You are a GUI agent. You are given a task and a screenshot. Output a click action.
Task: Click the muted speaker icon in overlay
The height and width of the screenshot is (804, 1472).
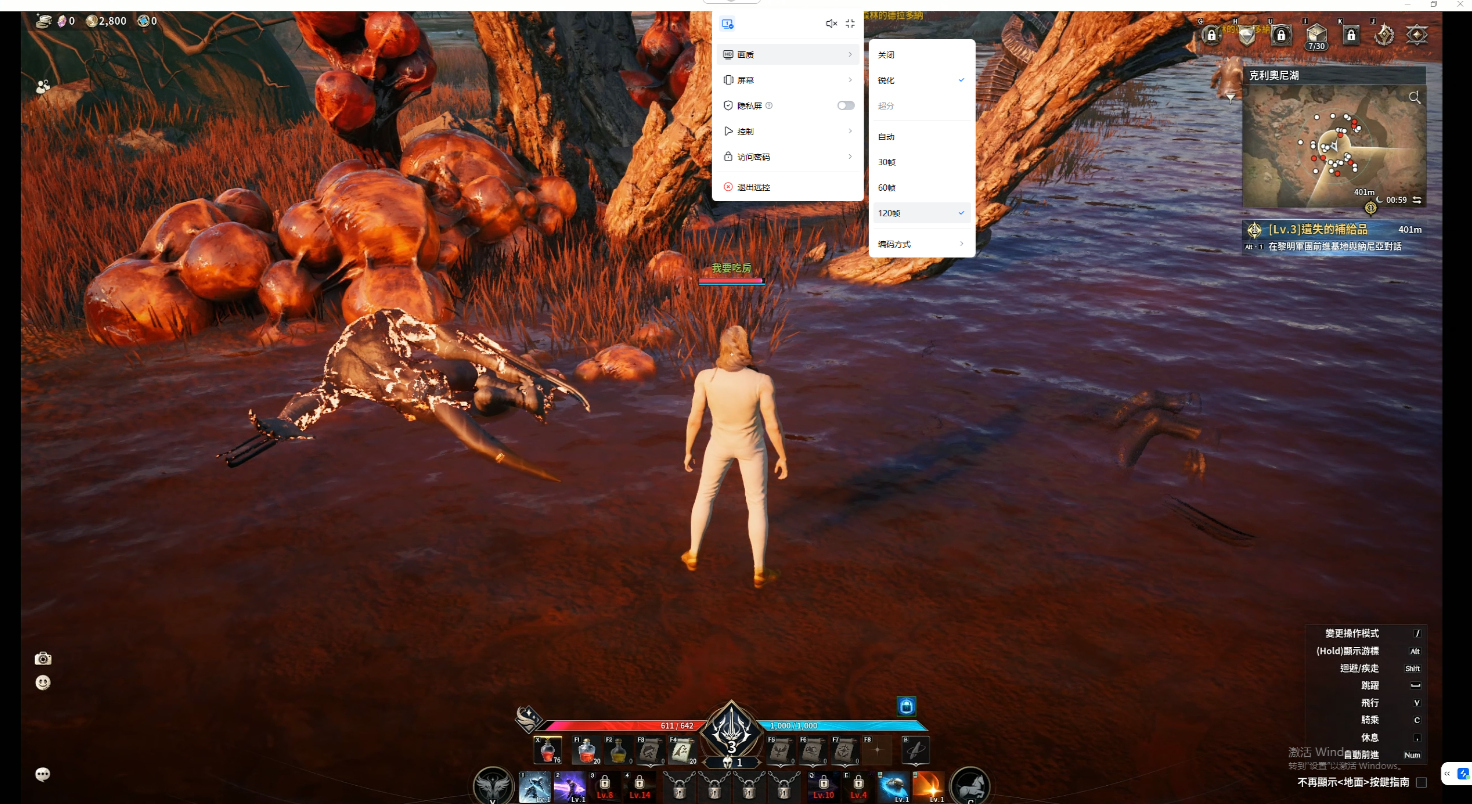pyautogui.click(x=831, y=23)
